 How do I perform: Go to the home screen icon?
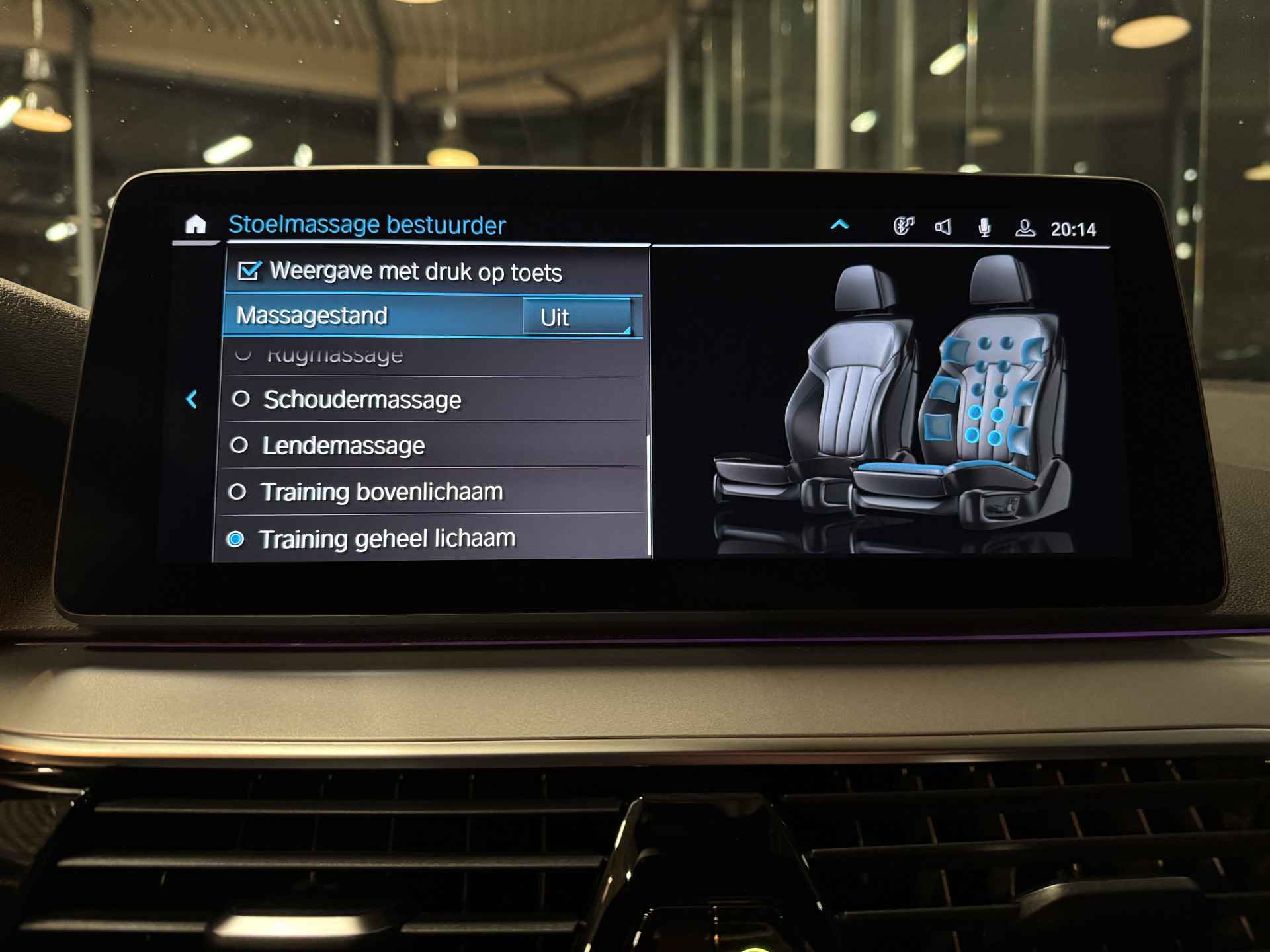click(195, 225)
